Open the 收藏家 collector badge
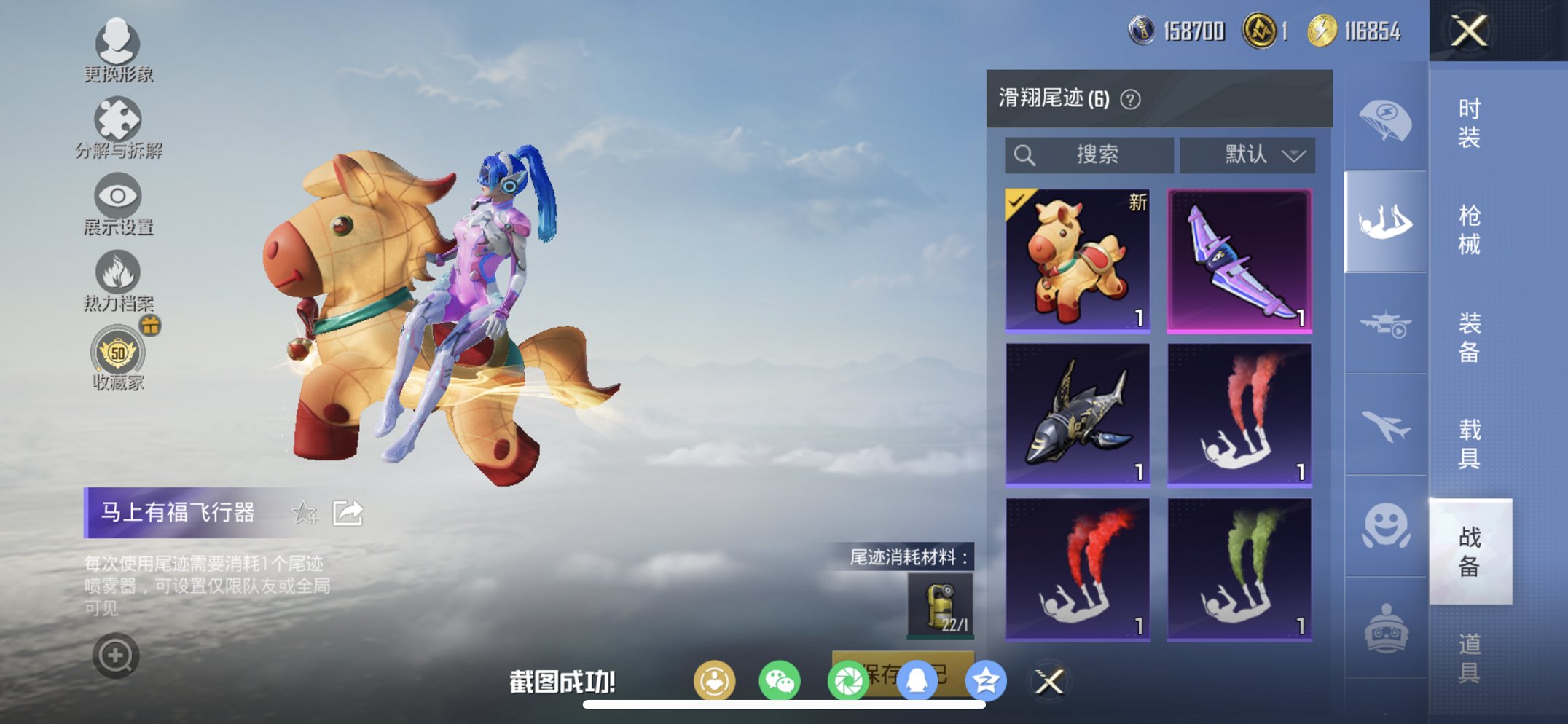This screenshot has width=1568, height=724. tap(120, 355)
